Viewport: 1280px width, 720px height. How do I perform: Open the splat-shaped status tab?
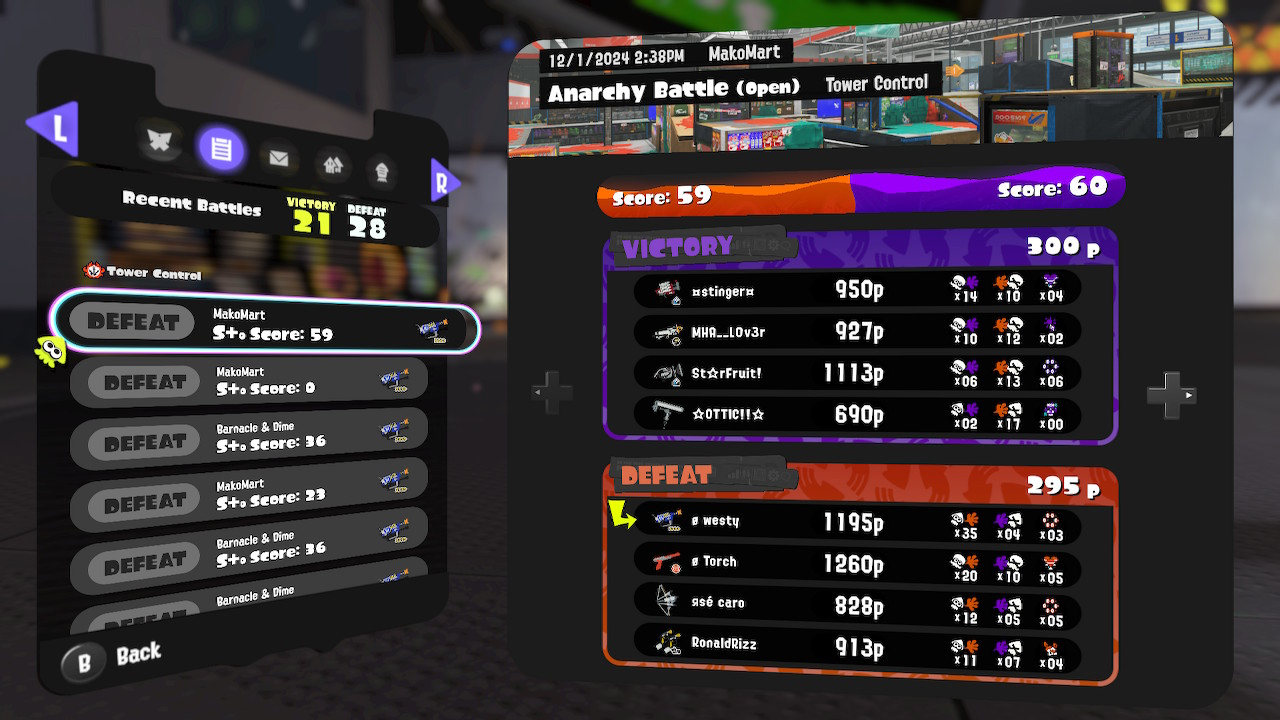coord(159,142)
